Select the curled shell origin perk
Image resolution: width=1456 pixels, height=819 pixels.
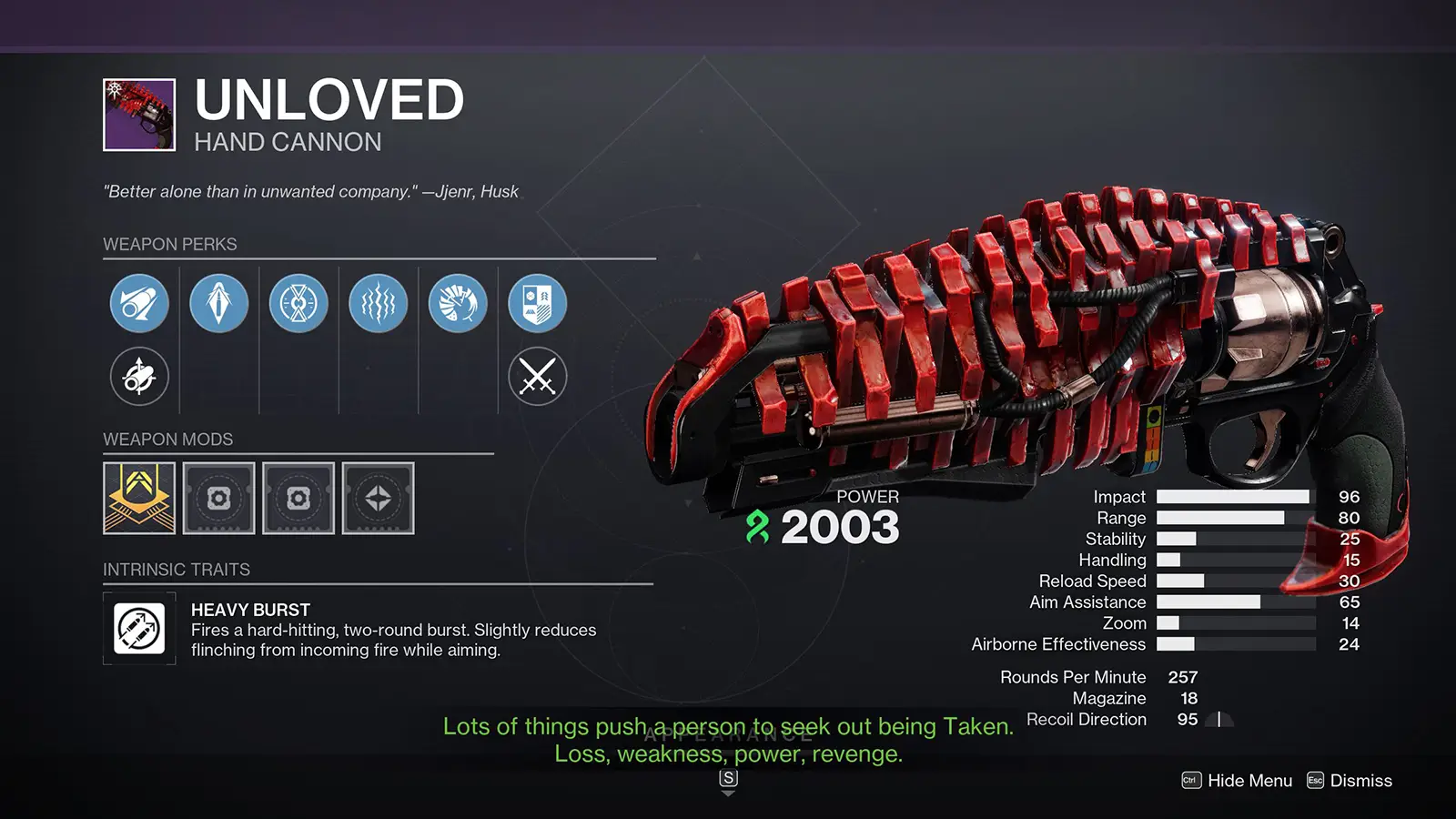(458, 303)
